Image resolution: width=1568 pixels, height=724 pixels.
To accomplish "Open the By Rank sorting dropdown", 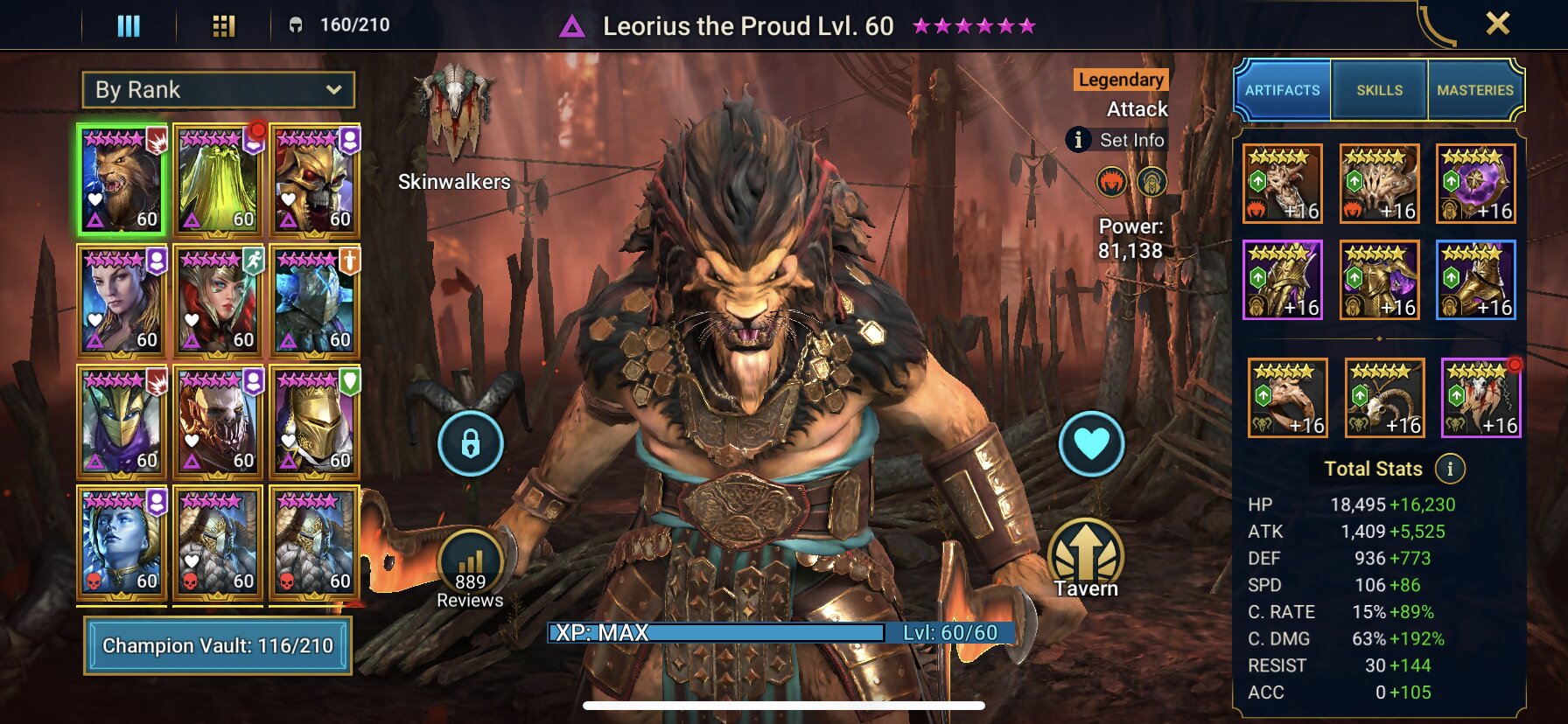I will [x=217, y=89].
